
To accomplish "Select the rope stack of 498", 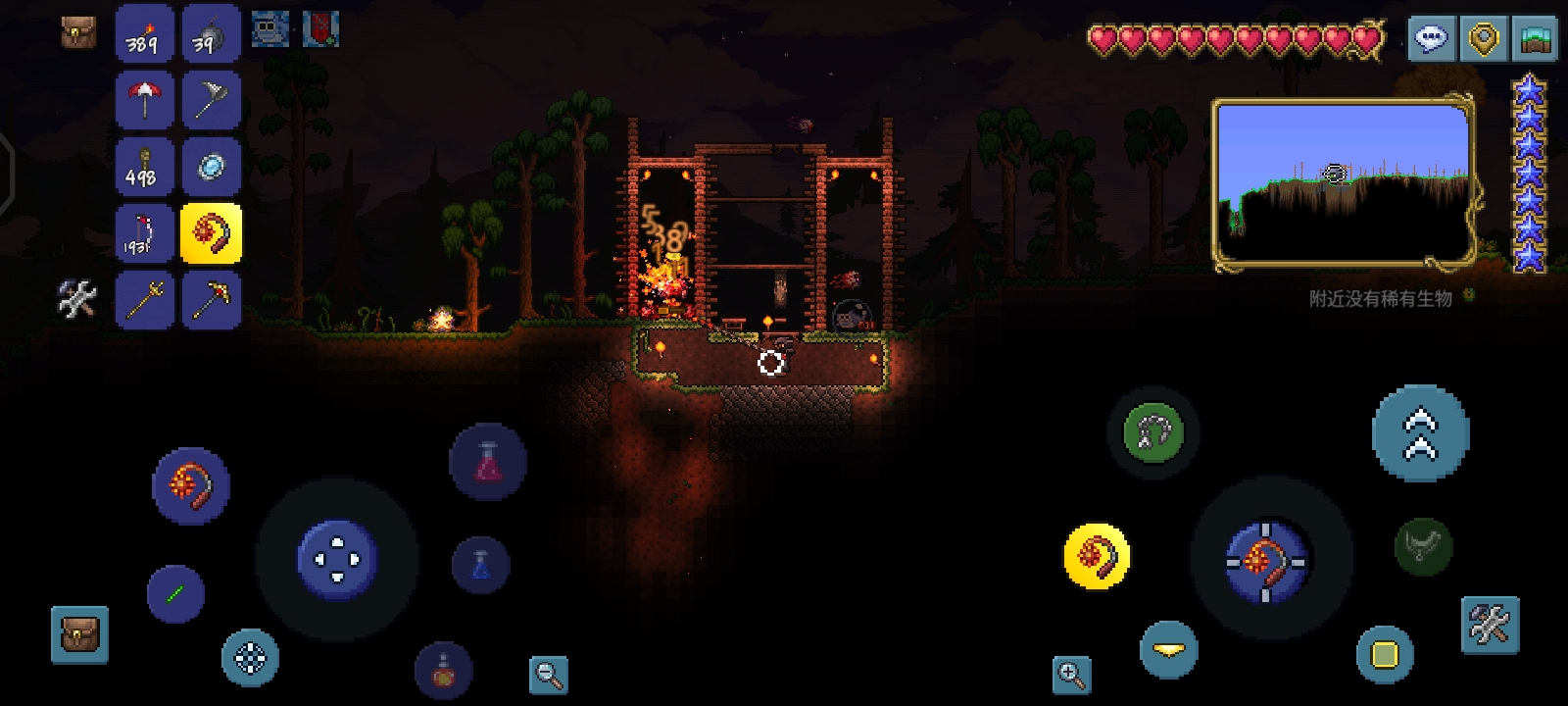I will tap(145, 167).
